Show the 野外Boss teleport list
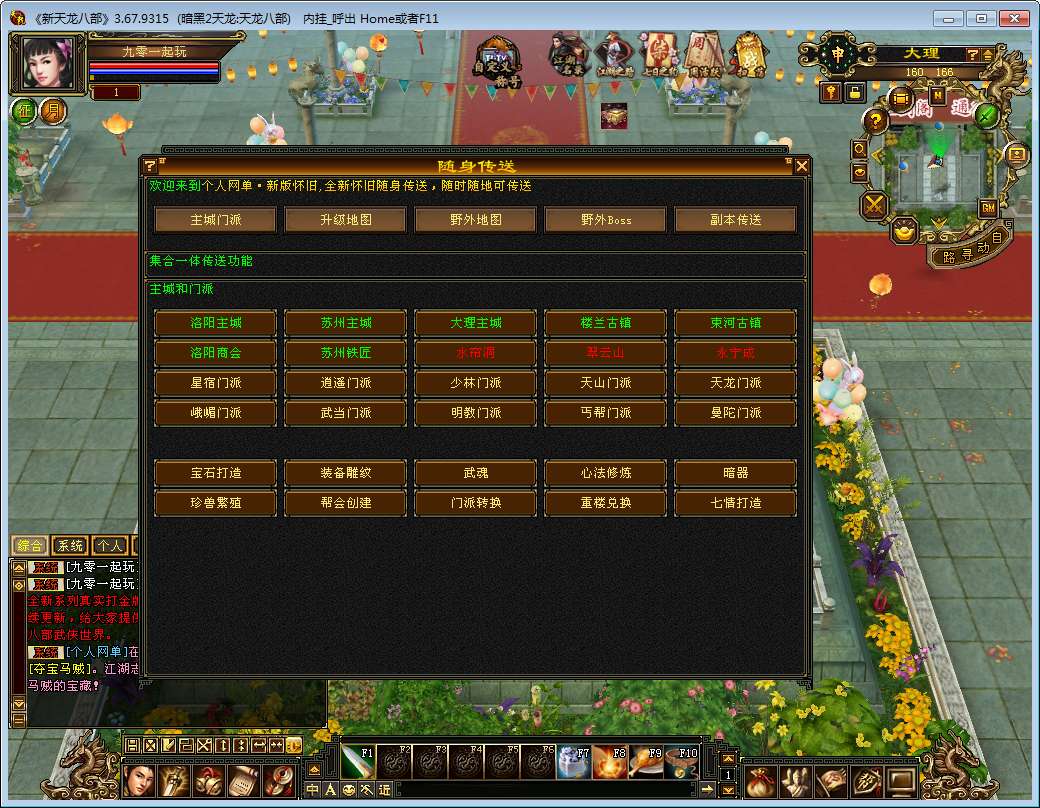1040x808 pixels. coord(606,220)
